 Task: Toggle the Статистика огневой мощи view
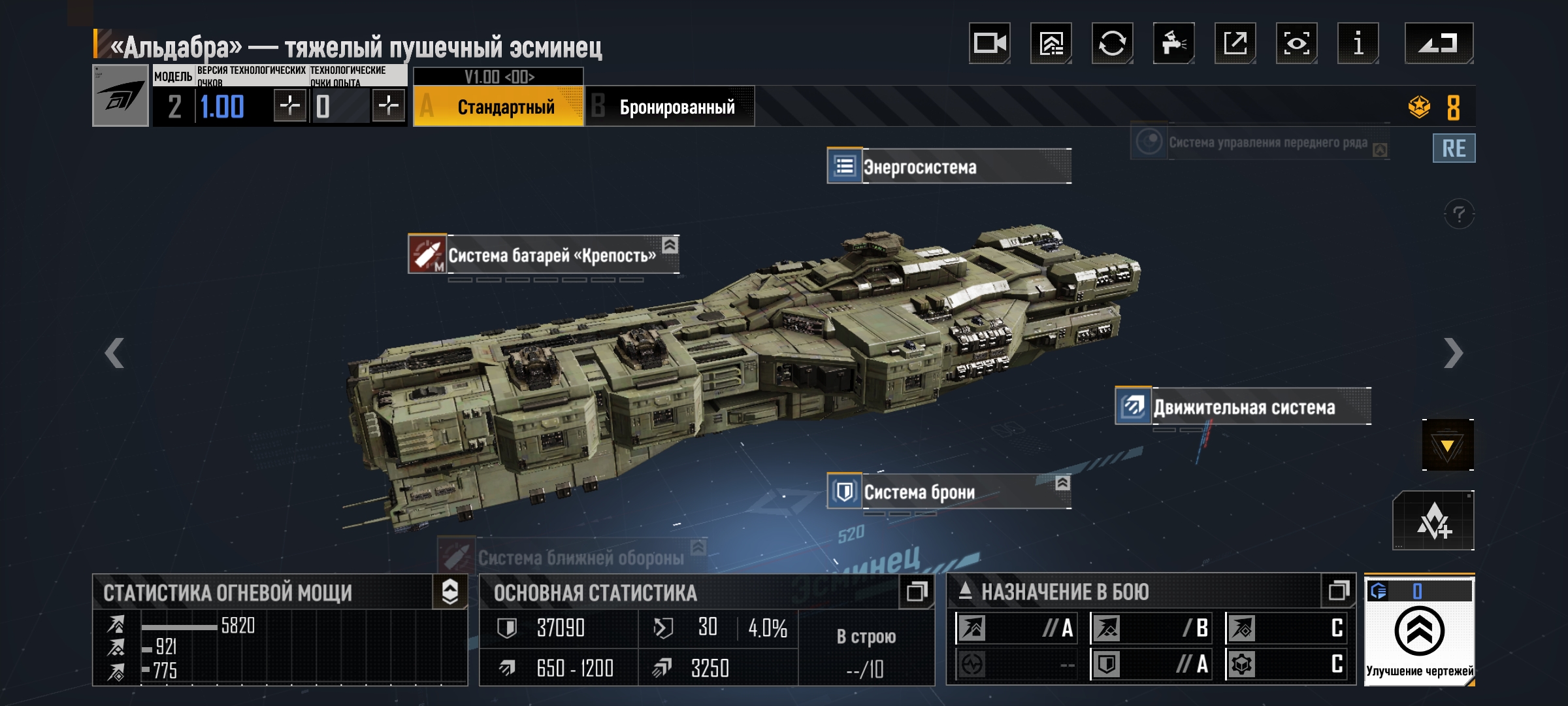pos(450,592)
